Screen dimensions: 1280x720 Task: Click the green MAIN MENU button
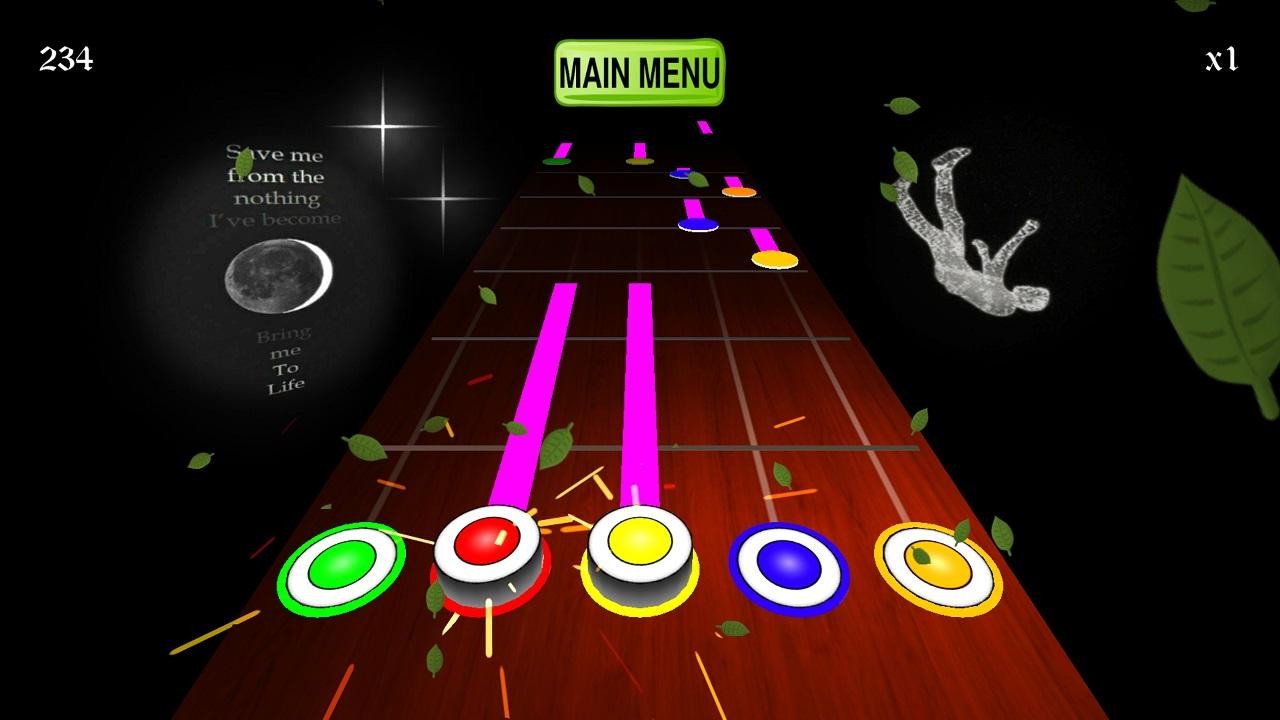point(639,73)
